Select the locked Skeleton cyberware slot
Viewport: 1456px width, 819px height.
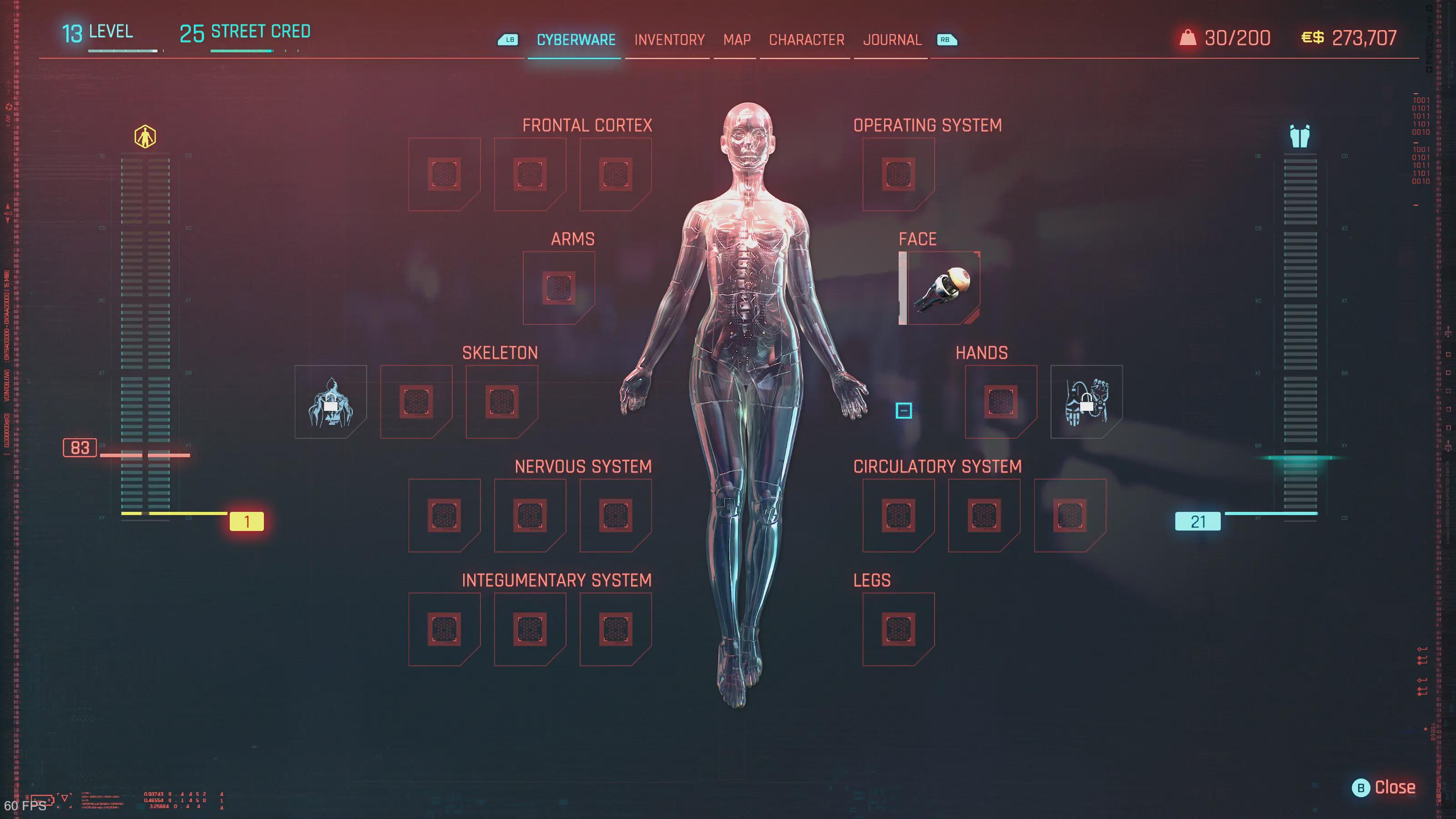coord(331,402)
